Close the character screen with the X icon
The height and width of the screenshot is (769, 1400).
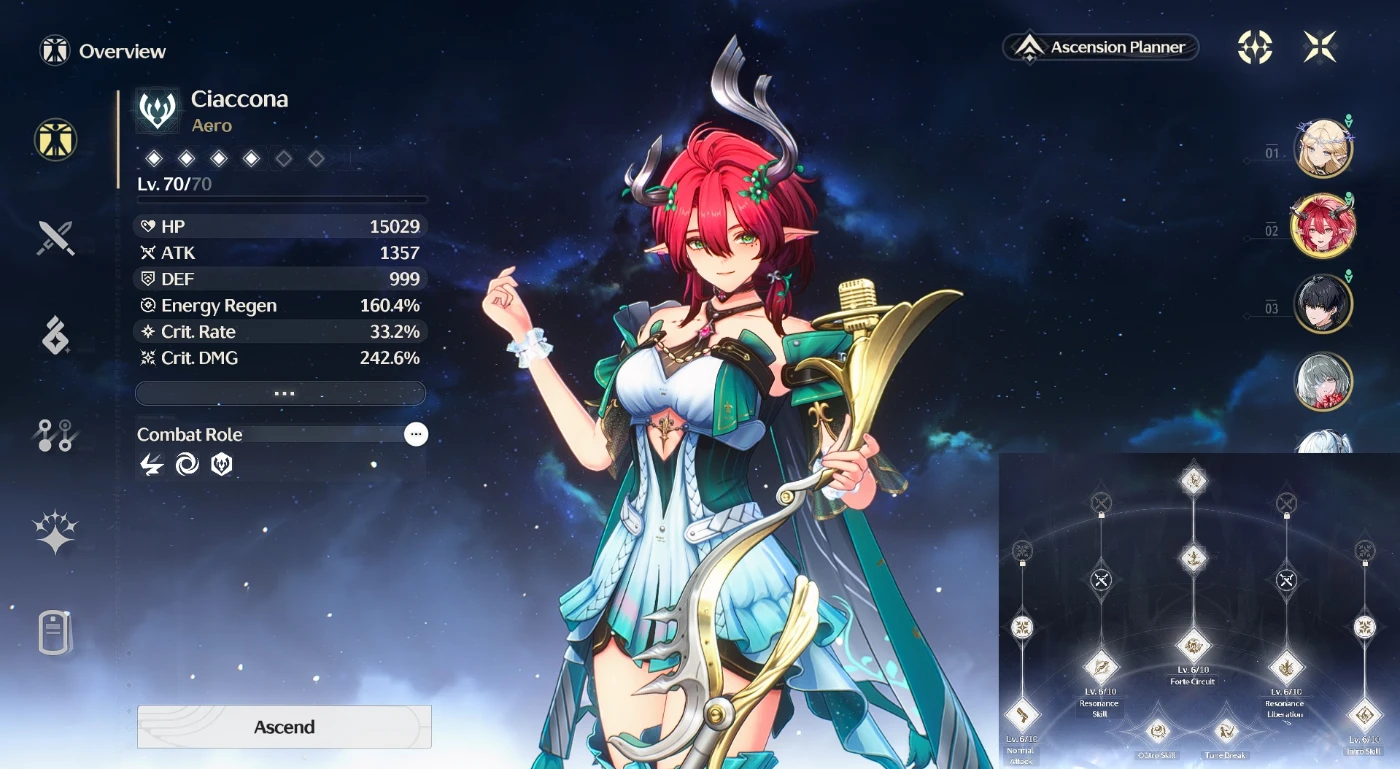pyautogui.click(x=1320, y=47)
